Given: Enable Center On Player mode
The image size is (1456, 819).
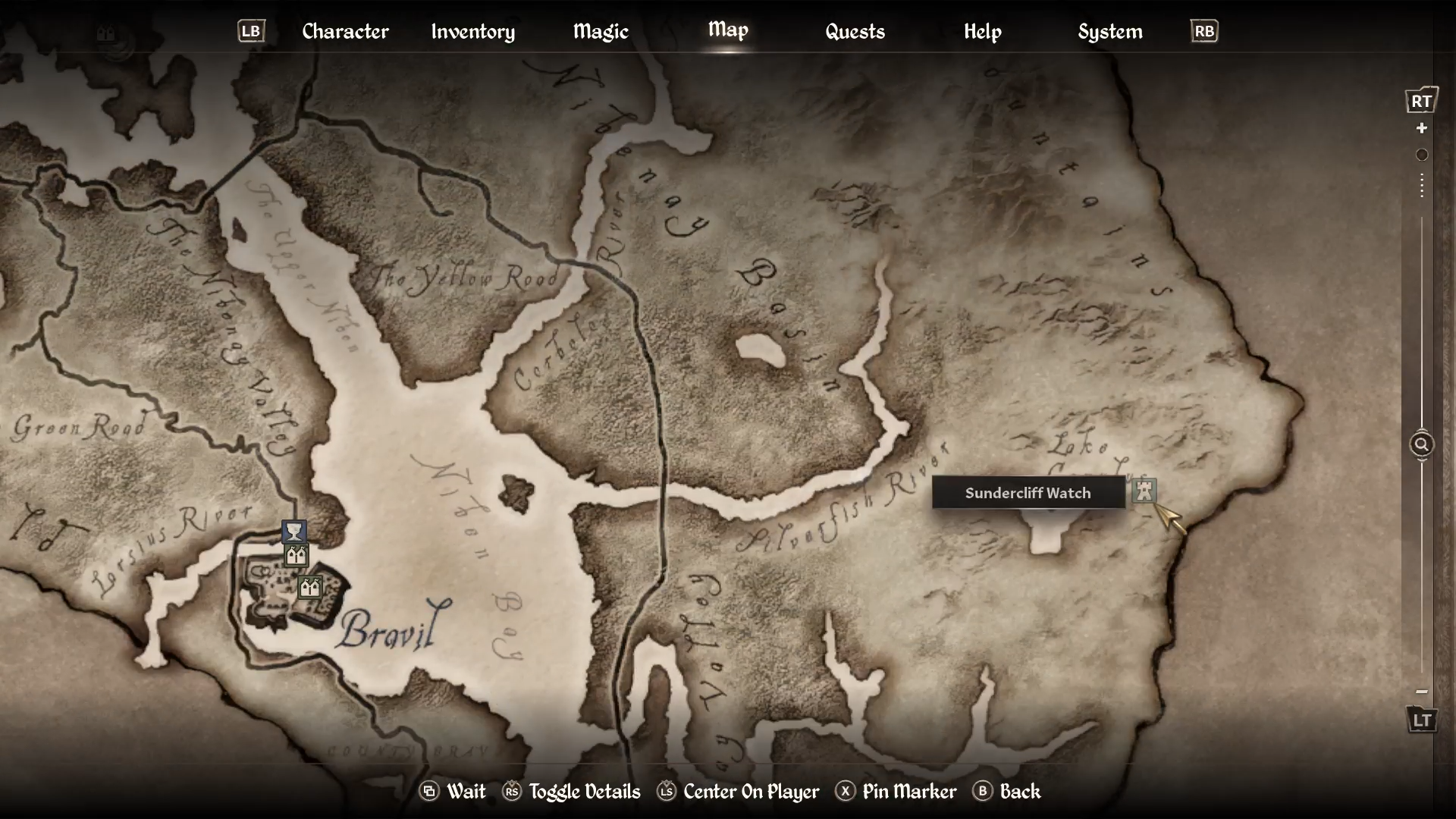Looking at the screenshot, I should 667,792.
